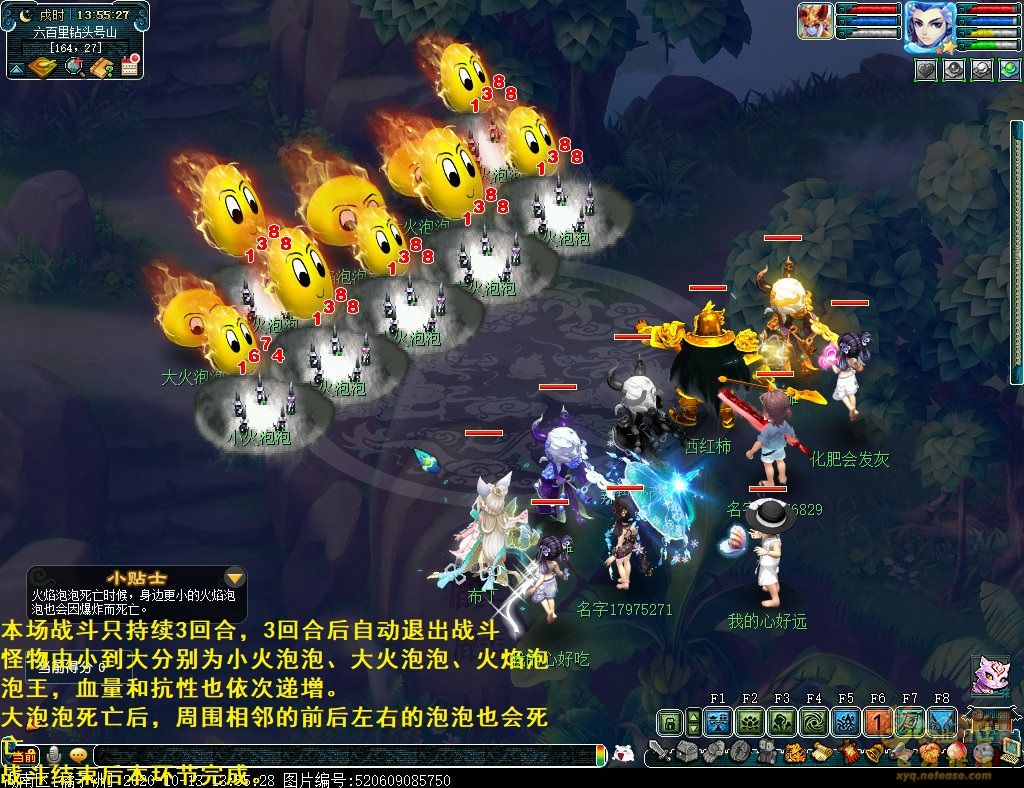The image size is (1024, 788).
Task: Collapse the tips panel dropdown arrow
Action: coord(234,578)
